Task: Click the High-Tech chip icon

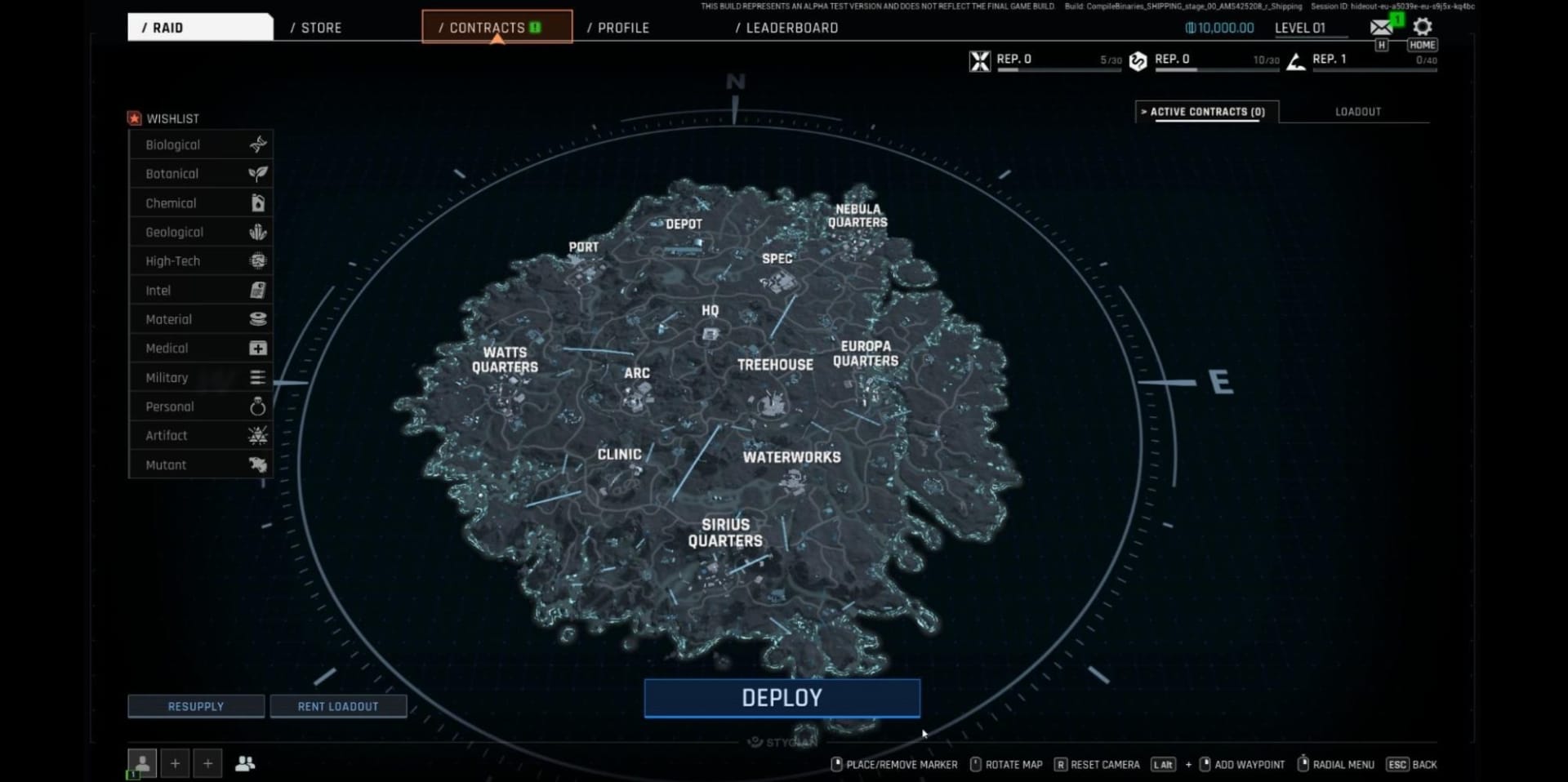Action: click(258, 260)
